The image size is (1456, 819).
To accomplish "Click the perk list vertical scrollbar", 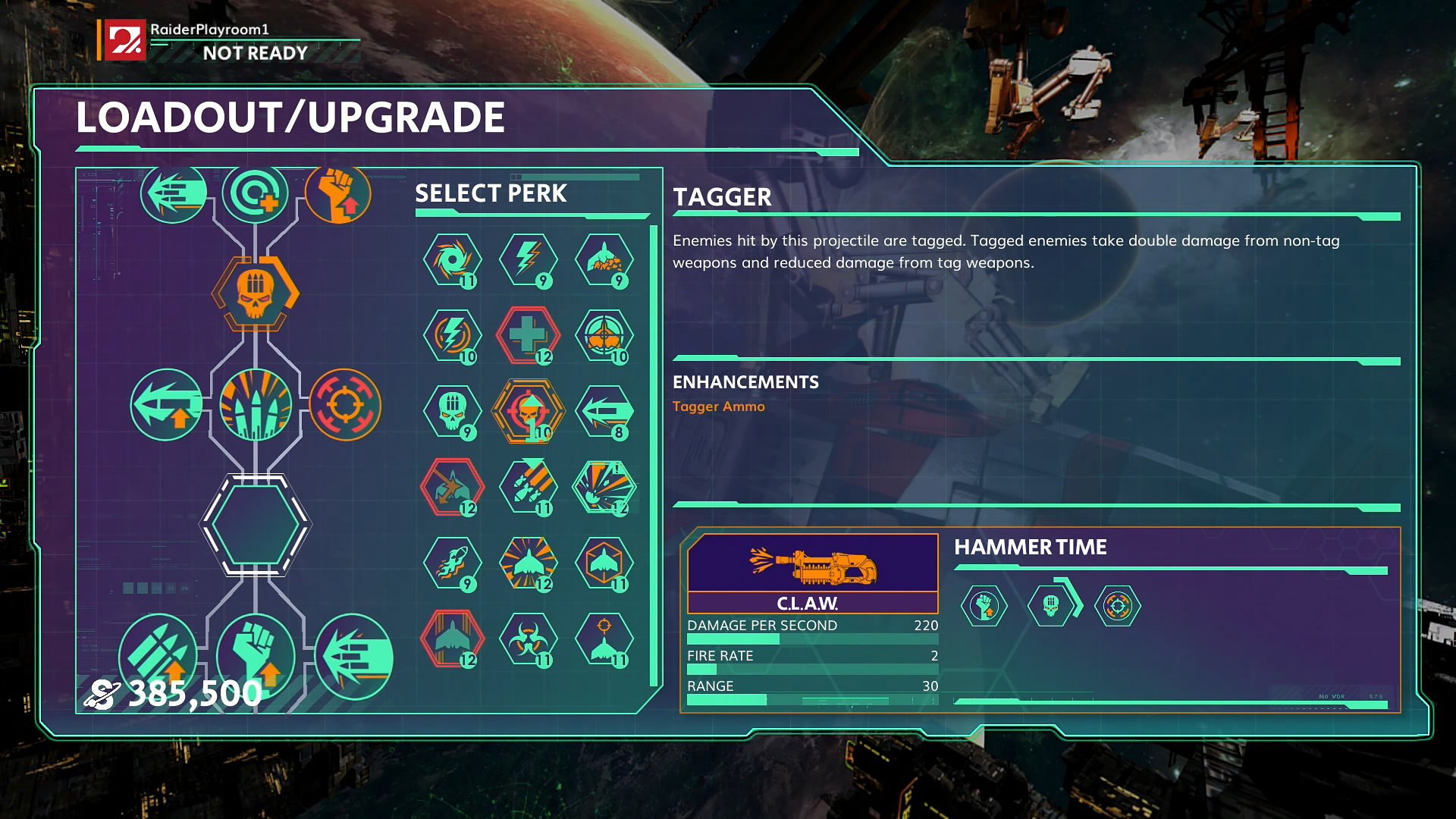I will pyautogui.click(x=653, y=455).
